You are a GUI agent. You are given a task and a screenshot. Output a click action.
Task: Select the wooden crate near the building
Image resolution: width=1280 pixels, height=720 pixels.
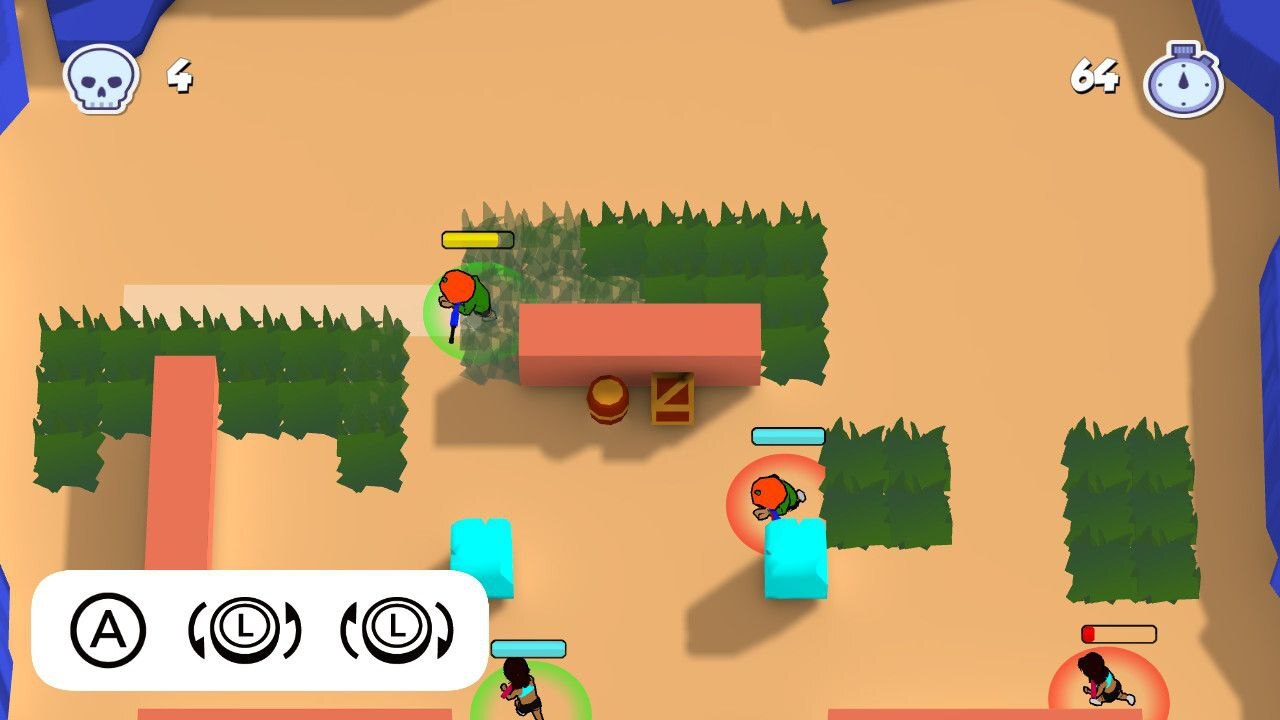(672, 402)
